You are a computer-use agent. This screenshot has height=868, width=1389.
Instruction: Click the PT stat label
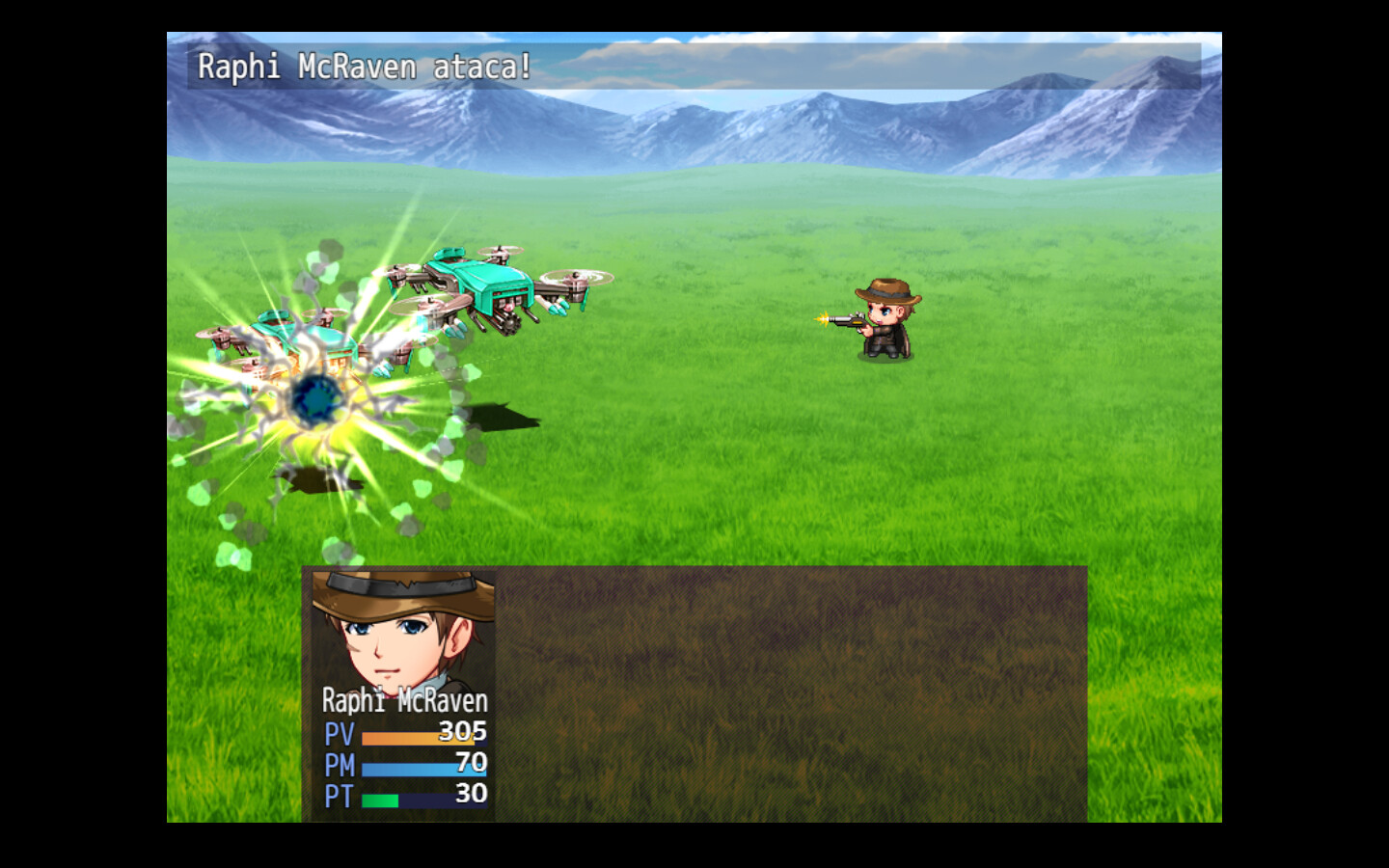pos(338,795)
